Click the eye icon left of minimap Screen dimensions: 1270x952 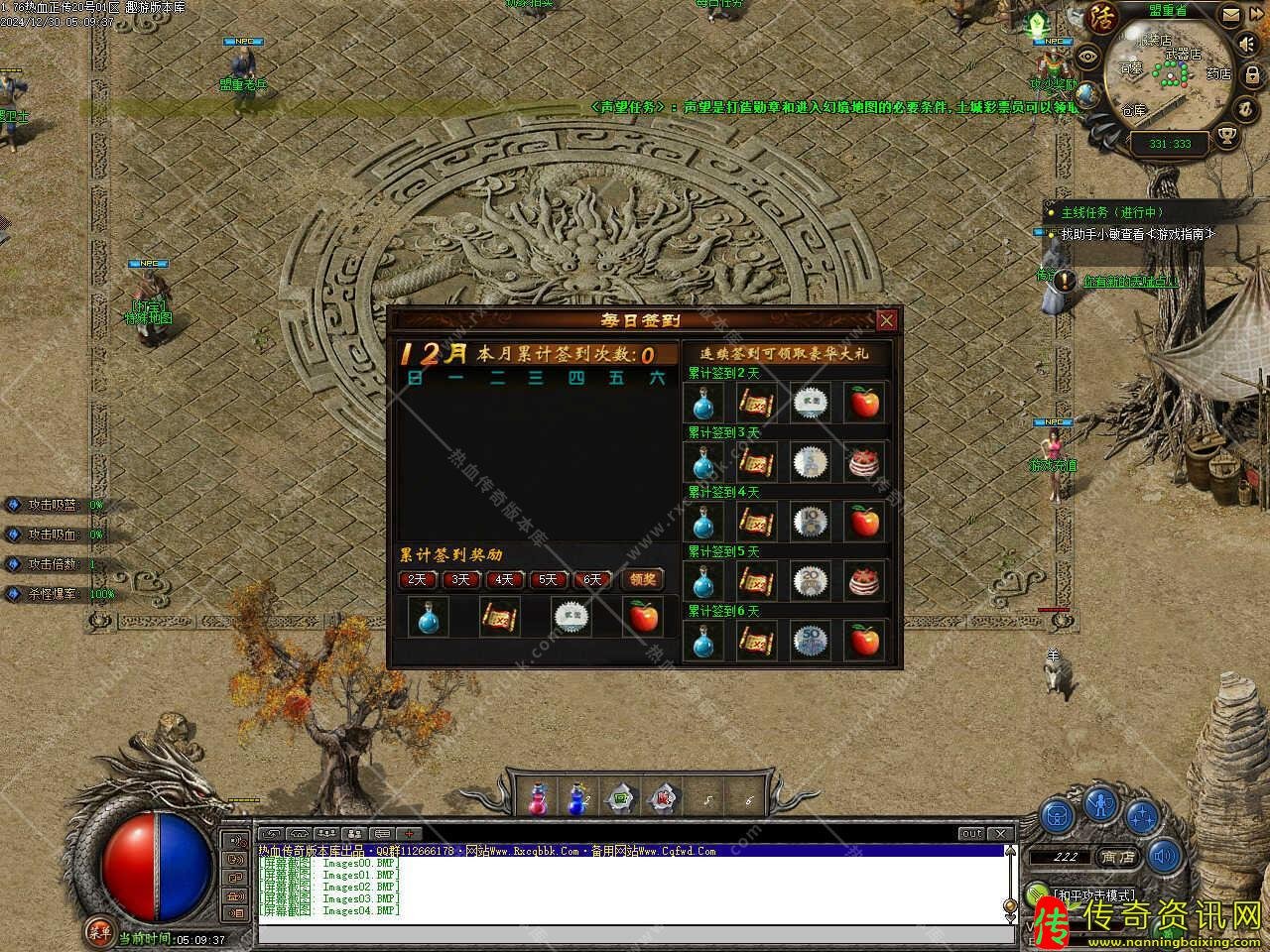point(1089,57)
